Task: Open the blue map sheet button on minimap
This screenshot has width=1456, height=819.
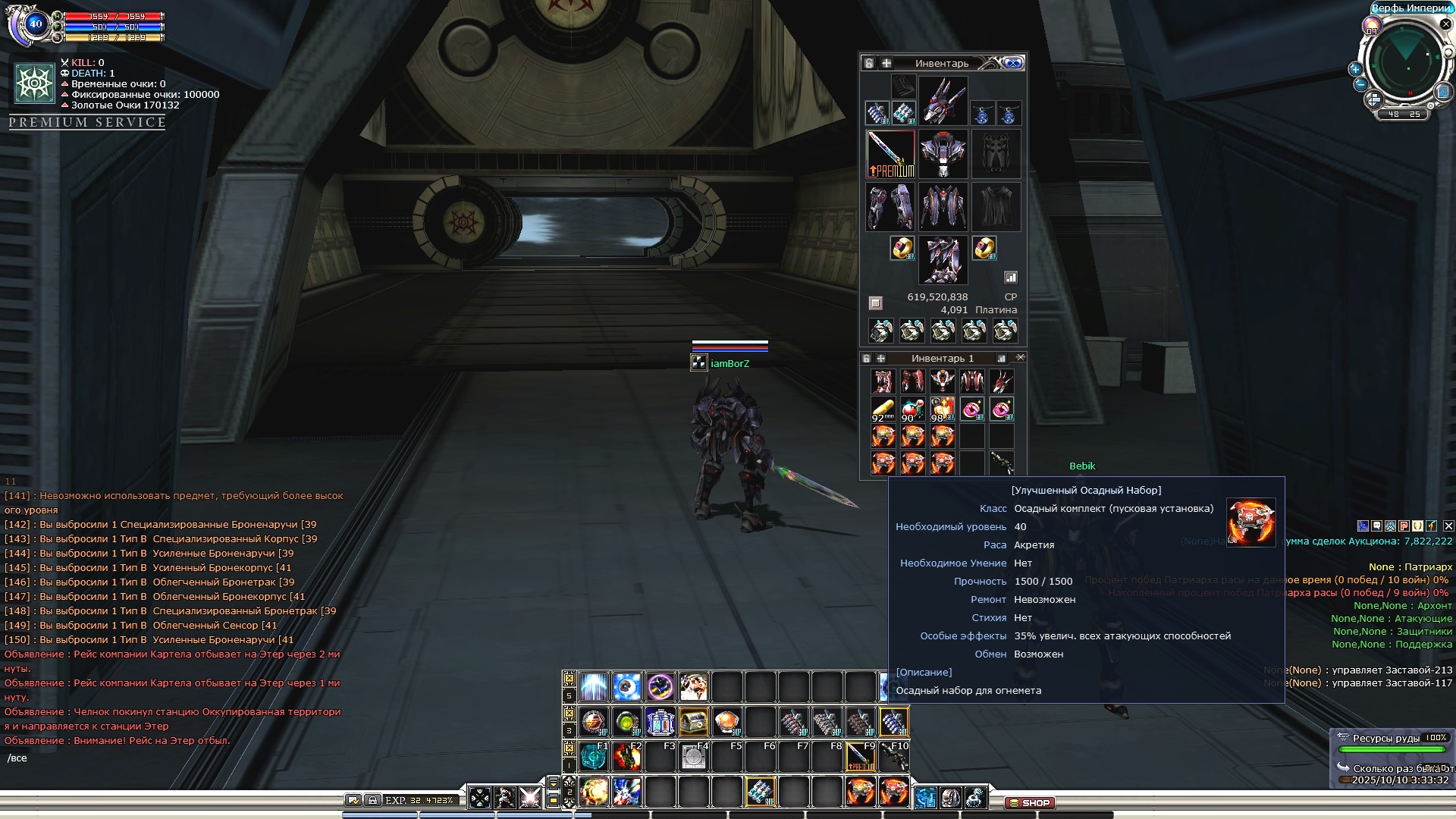Action: coord(1442,92)
